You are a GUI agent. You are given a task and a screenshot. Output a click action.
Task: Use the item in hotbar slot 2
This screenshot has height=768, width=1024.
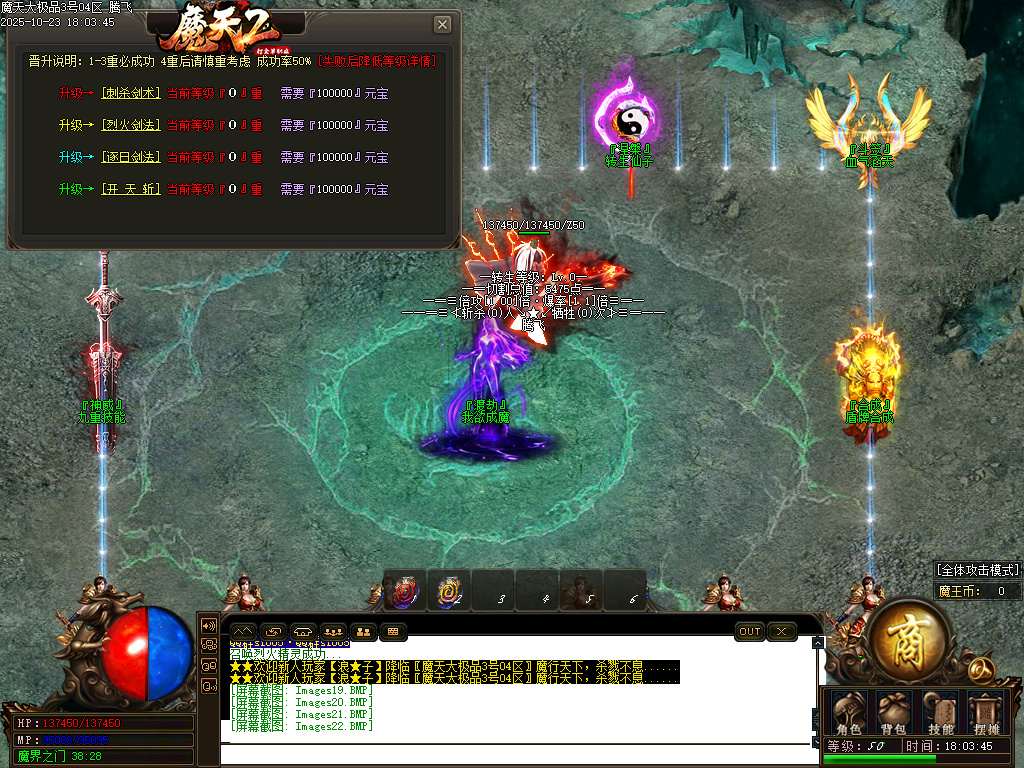(x=449, y=591)
